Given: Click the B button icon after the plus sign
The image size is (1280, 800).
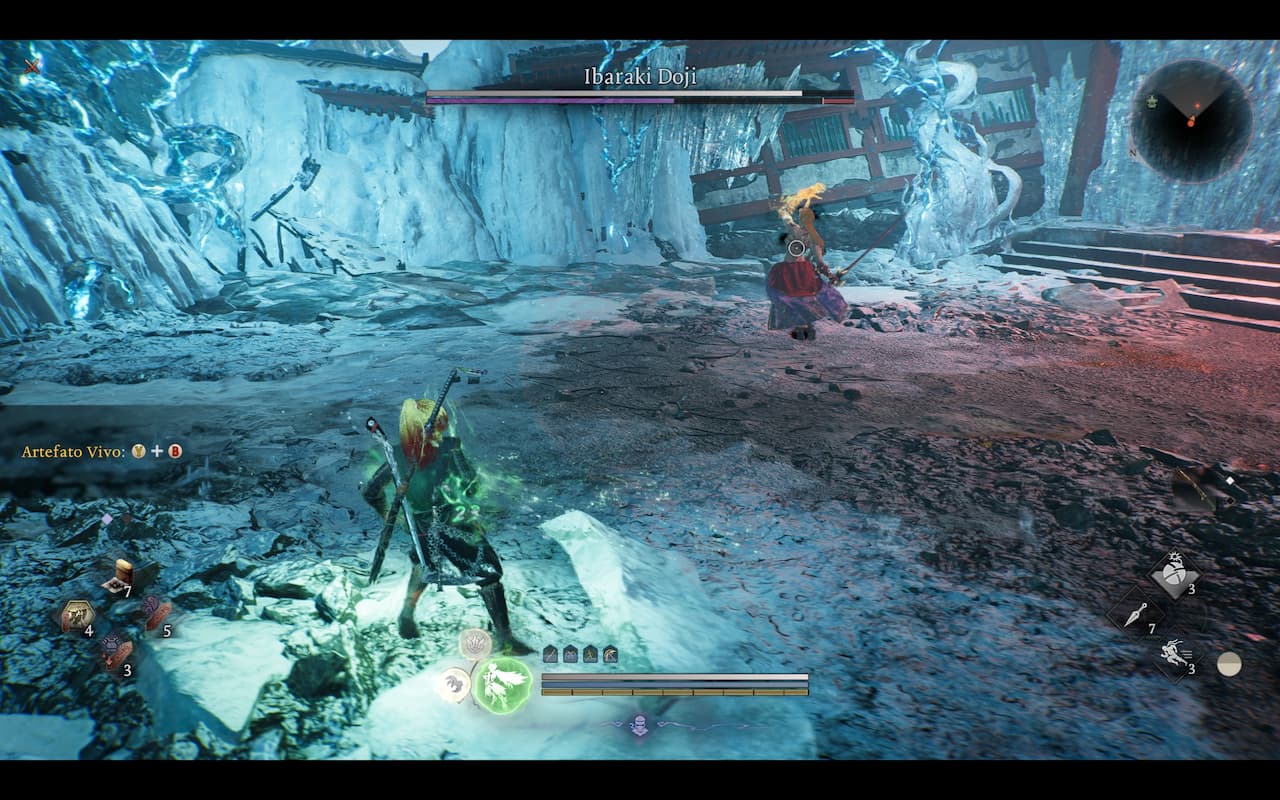Looking at the screenshot, I should 175,452.
